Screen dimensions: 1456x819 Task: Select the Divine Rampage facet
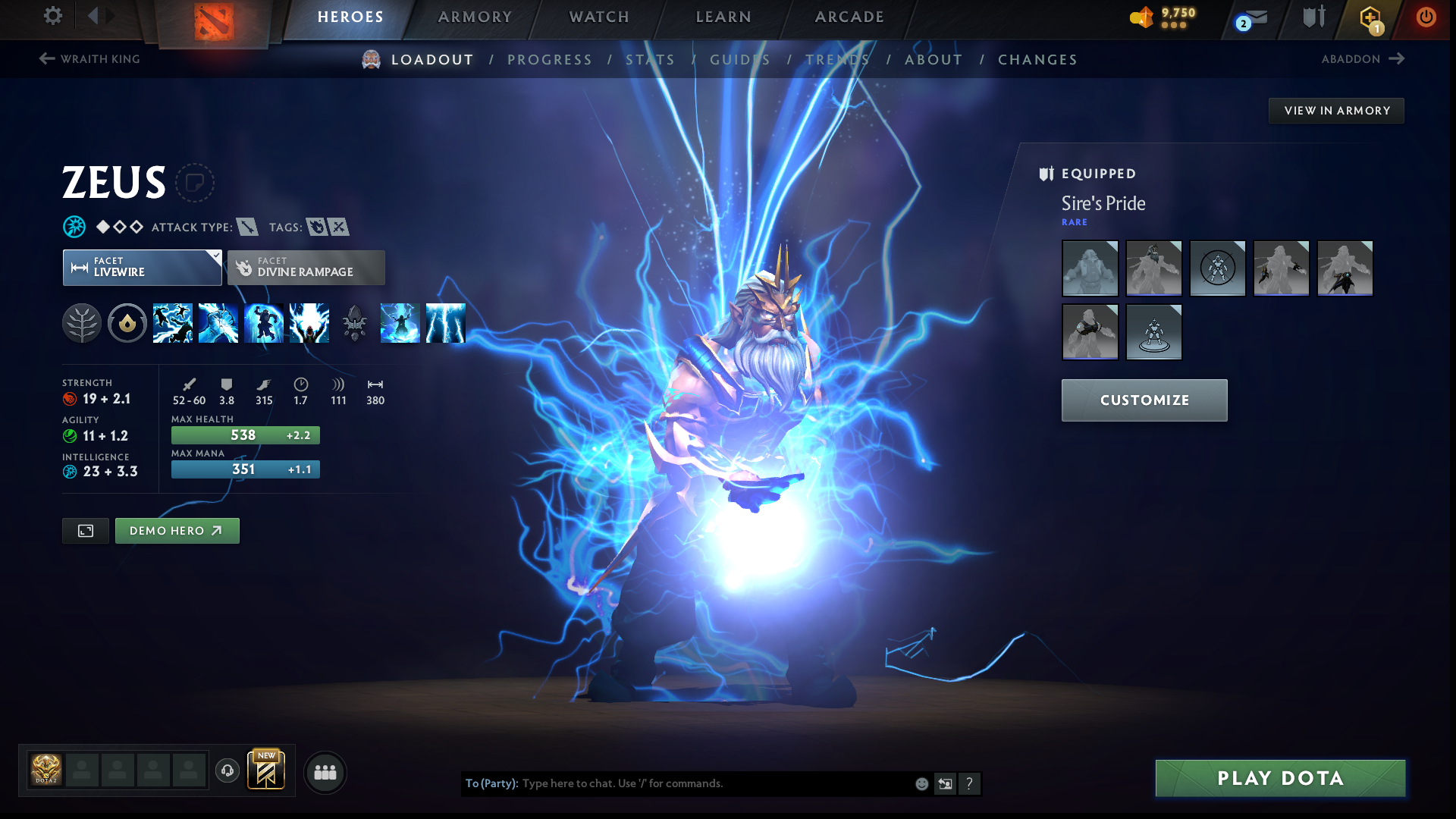point(306,268)
